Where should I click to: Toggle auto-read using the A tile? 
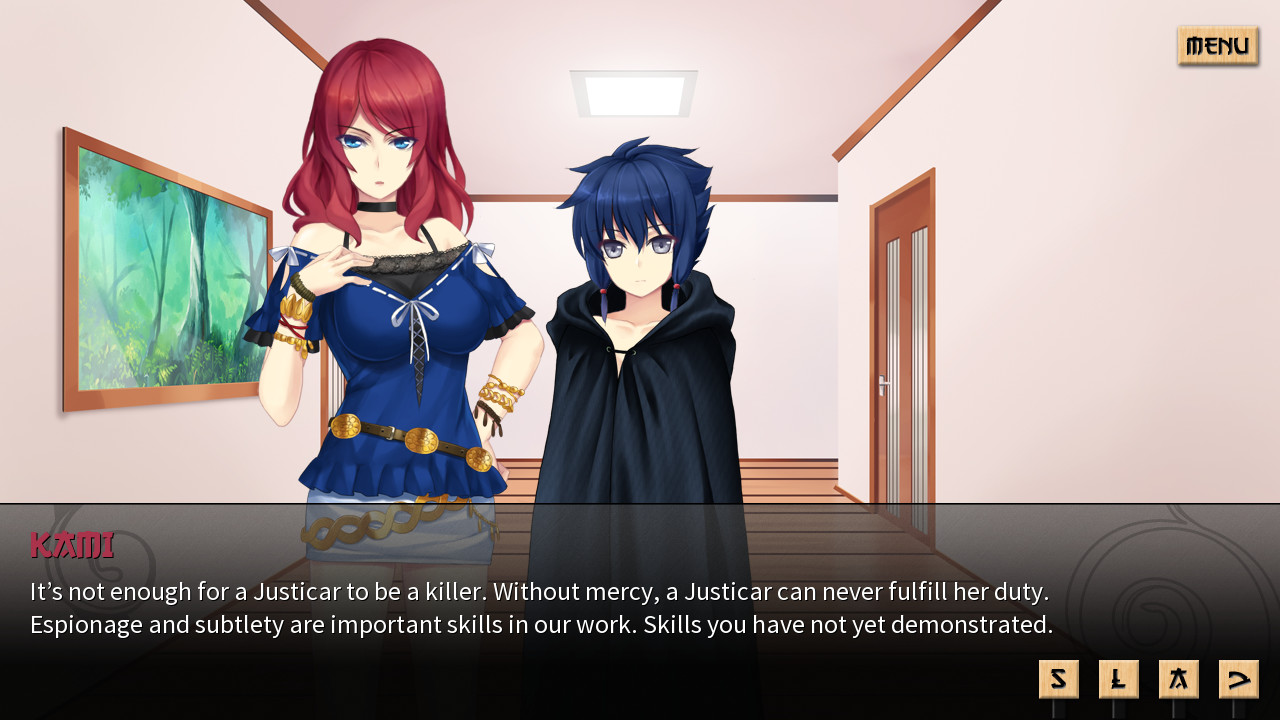pyautogui.click(x=1180, y=678)
